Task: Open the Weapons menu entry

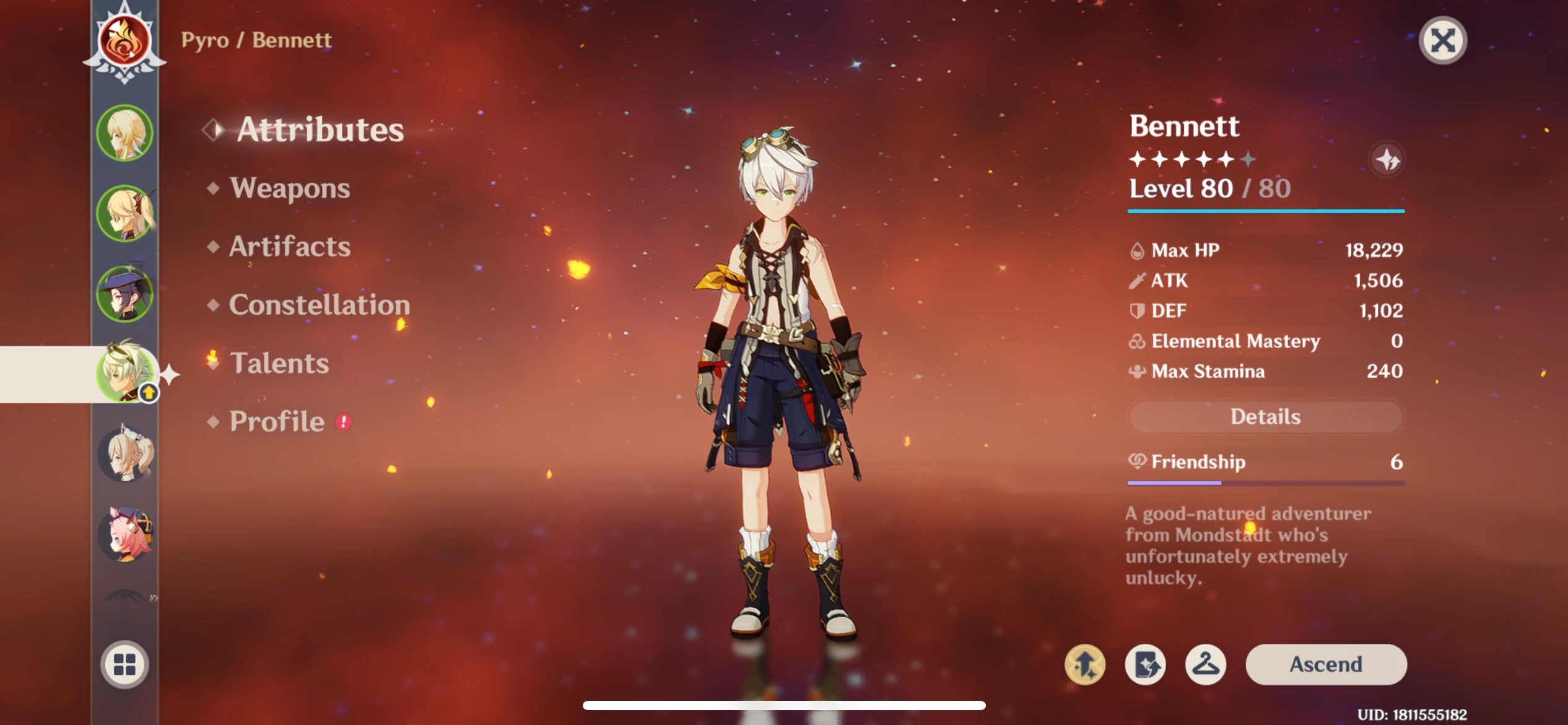Action: pos(289,188)
